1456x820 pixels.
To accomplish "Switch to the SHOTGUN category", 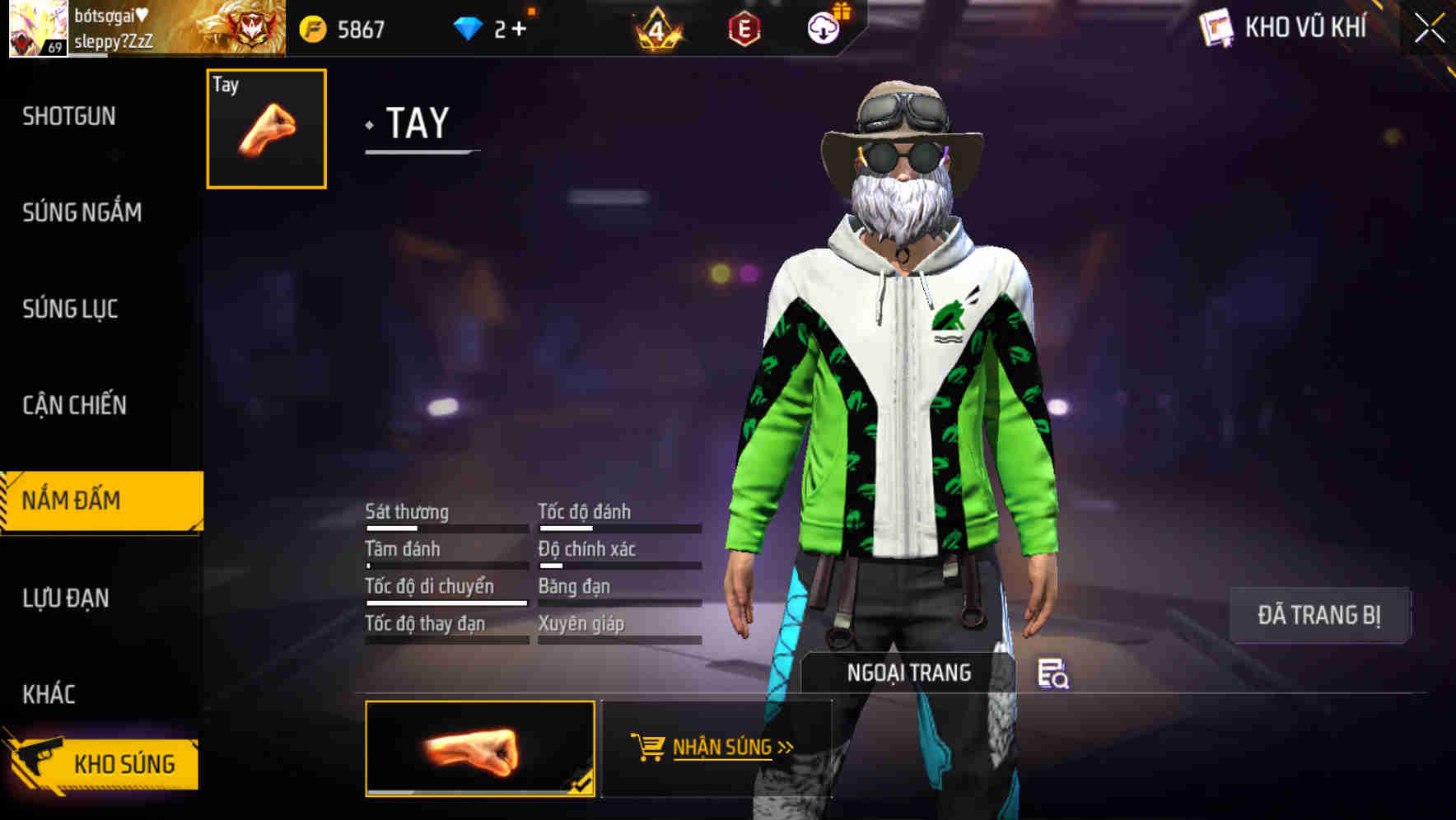I will 68,116.
